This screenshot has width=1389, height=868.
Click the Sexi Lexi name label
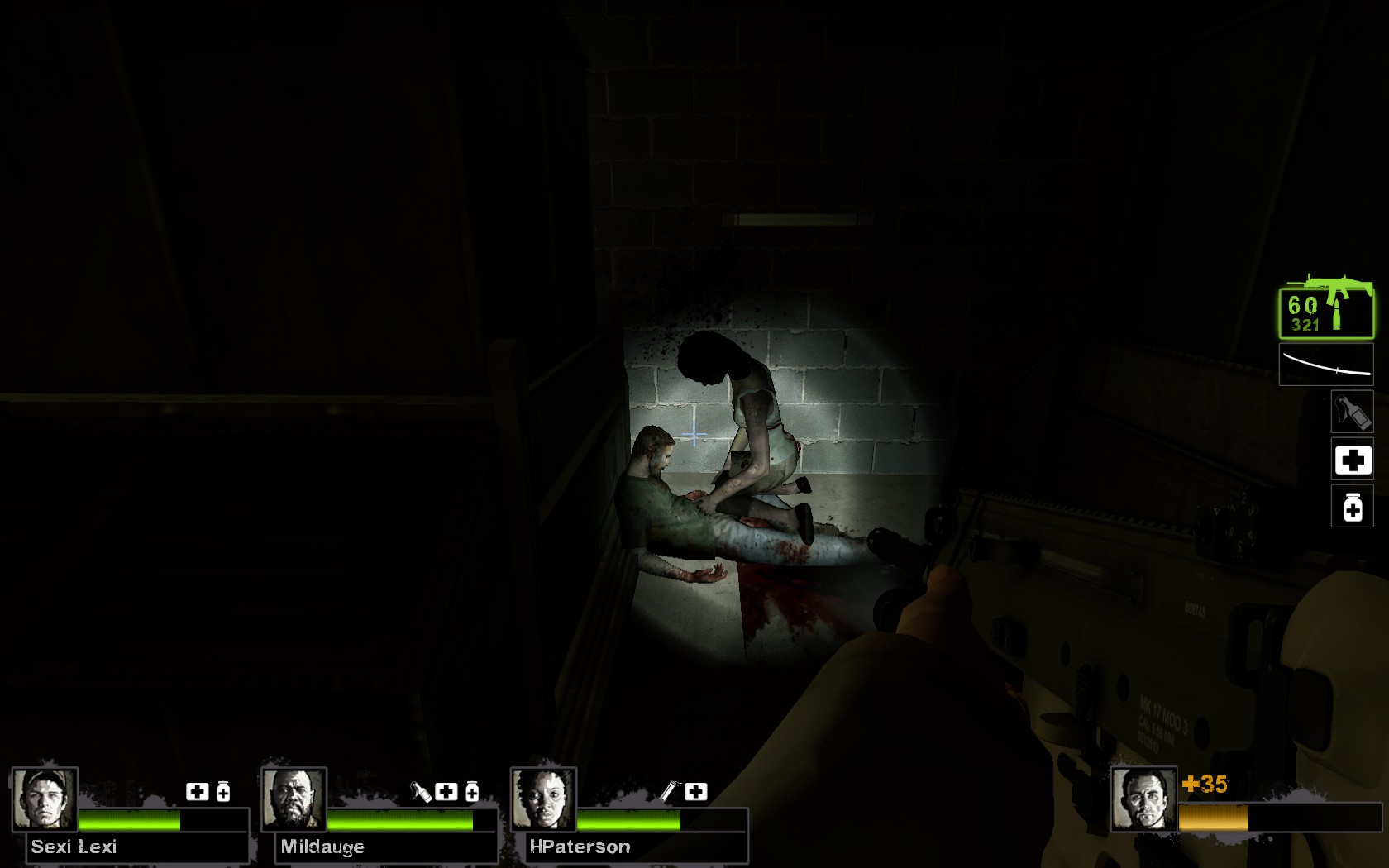pyautogui.click(x=74, y=847)
